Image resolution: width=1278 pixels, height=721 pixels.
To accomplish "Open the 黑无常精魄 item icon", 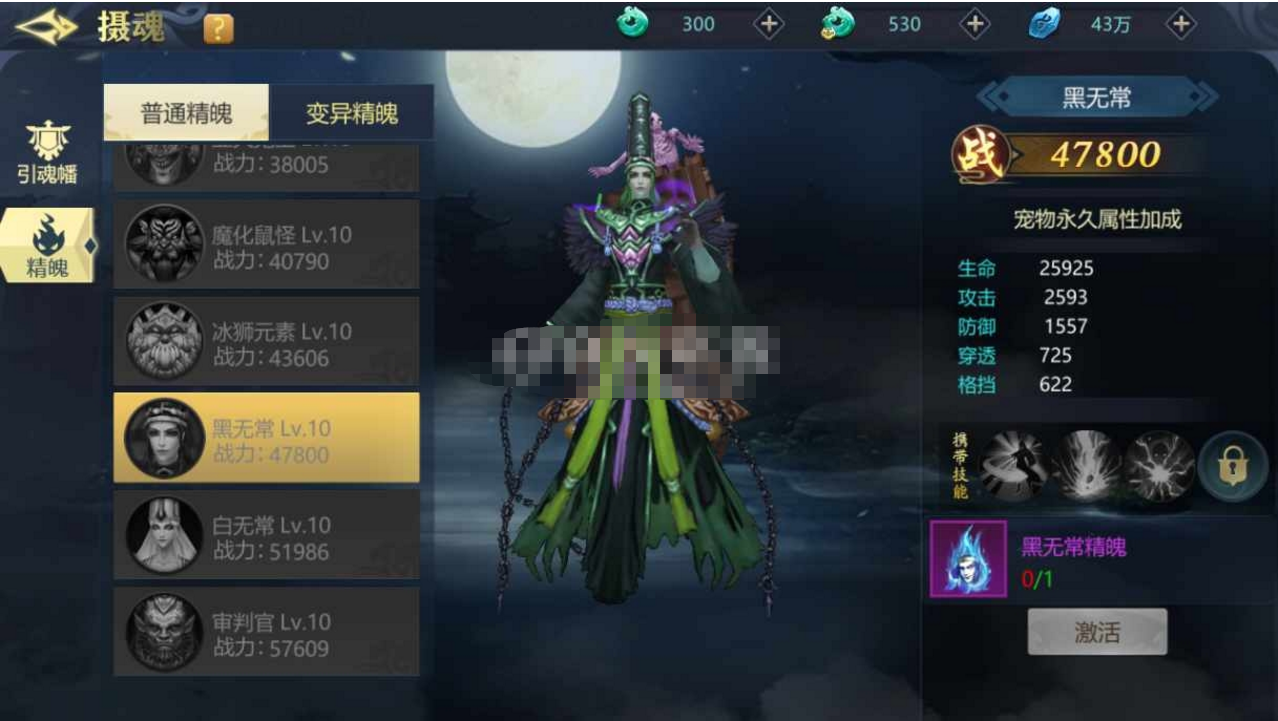I will pos(968,559).
